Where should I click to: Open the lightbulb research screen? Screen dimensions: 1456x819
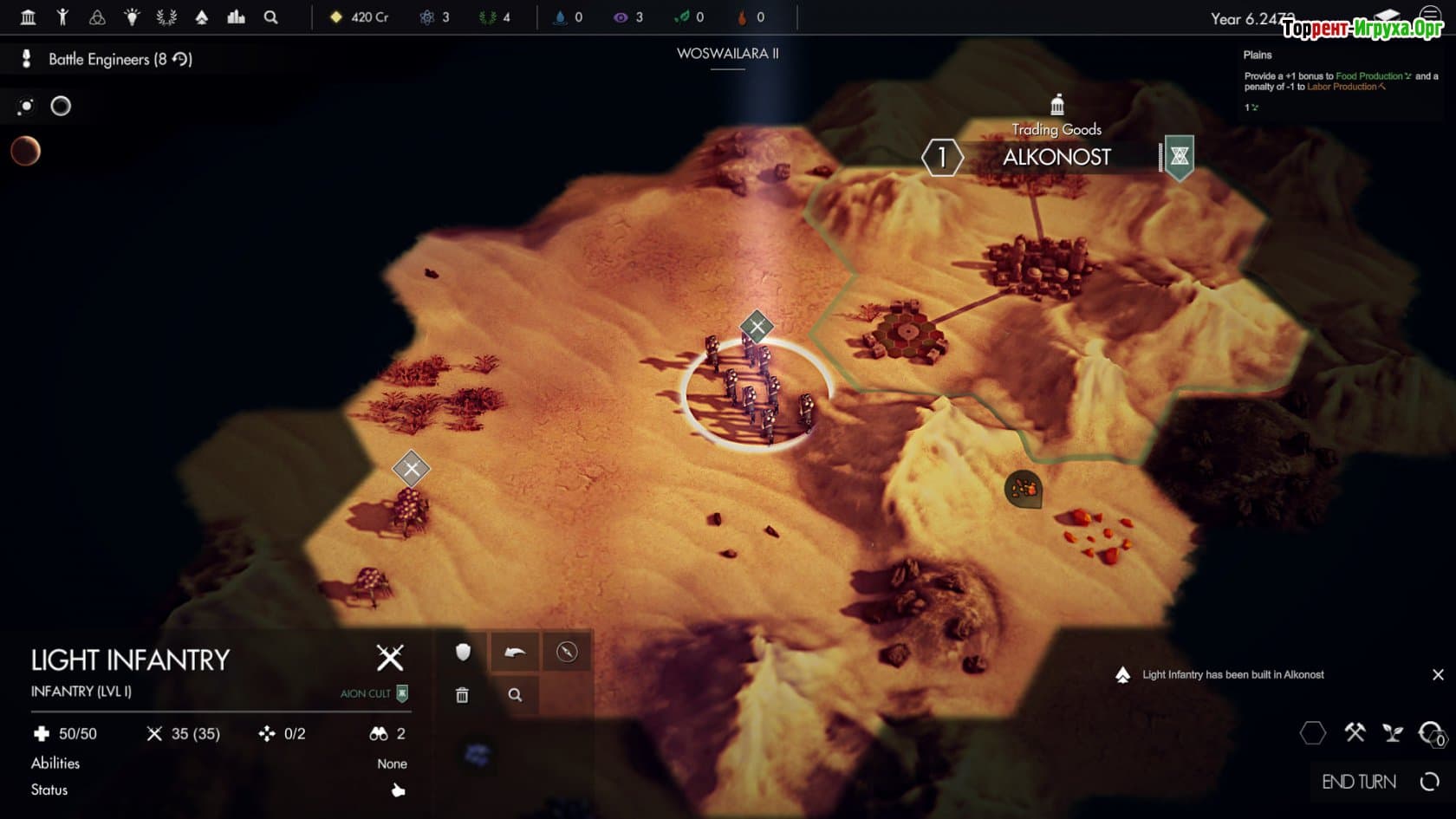click(x=132, y=16)
